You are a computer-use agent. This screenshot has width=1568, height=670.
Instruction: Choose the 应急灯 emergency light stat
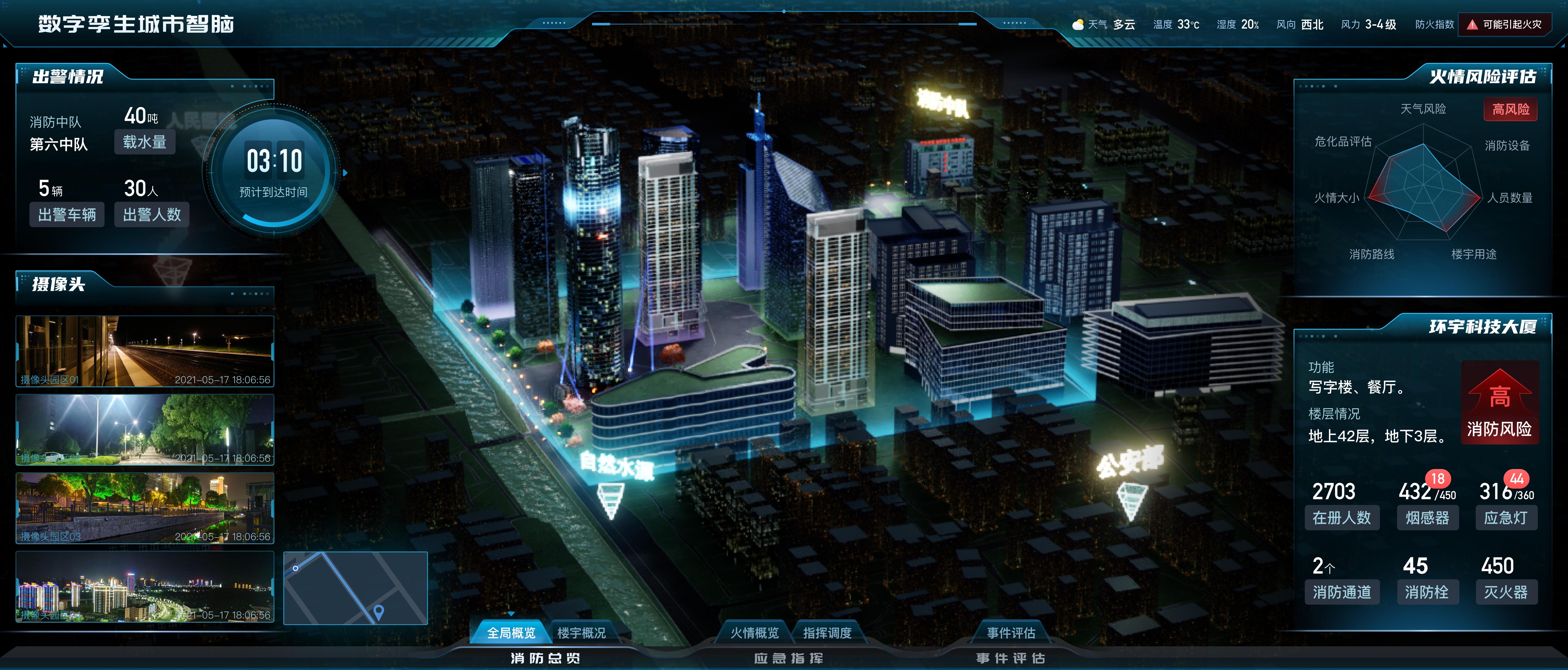pyautogui.click(x=1505, y=518)
